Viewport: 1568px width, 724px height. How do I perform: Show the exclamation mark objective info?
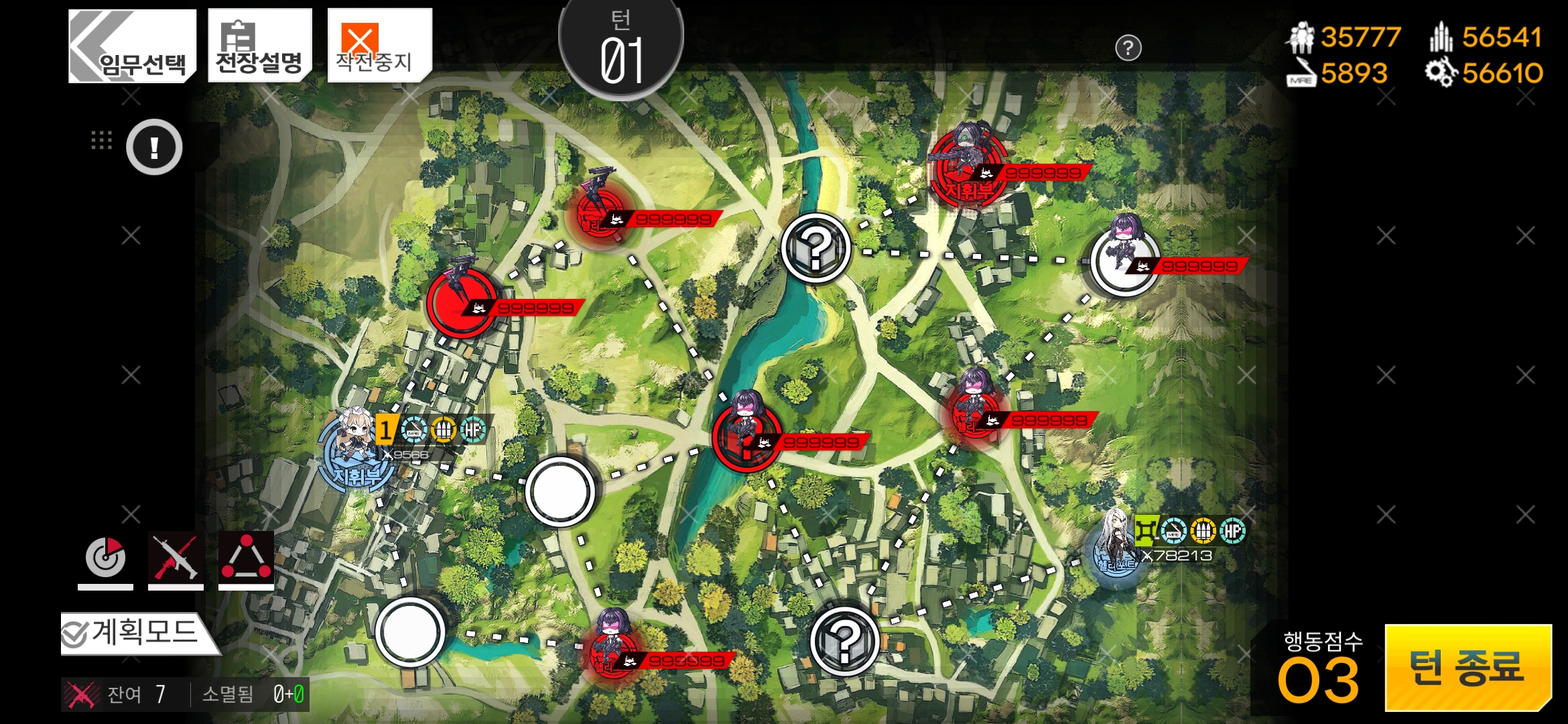point(154,147)
